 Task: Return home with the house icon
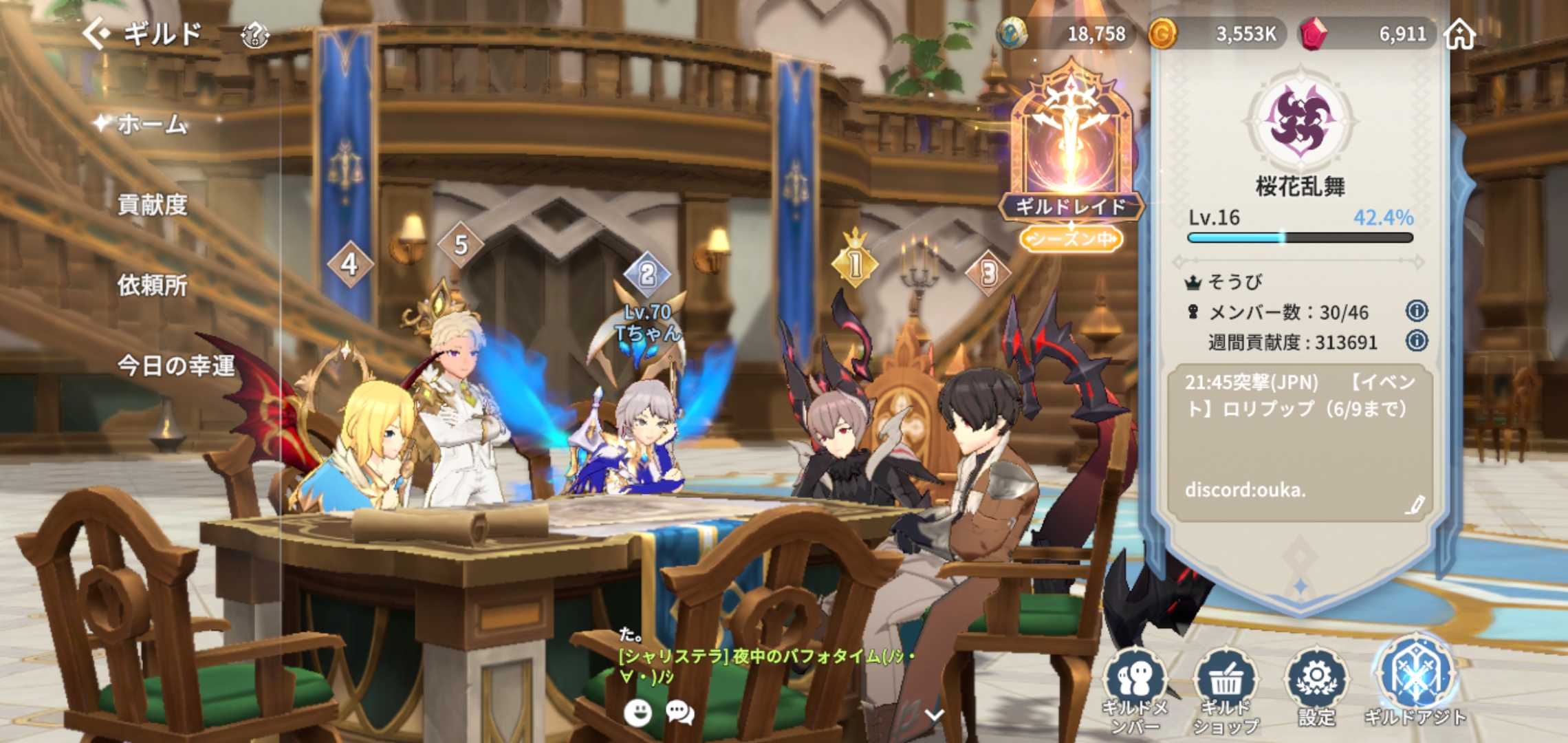pyautogui.click(x=1459, y=34)
